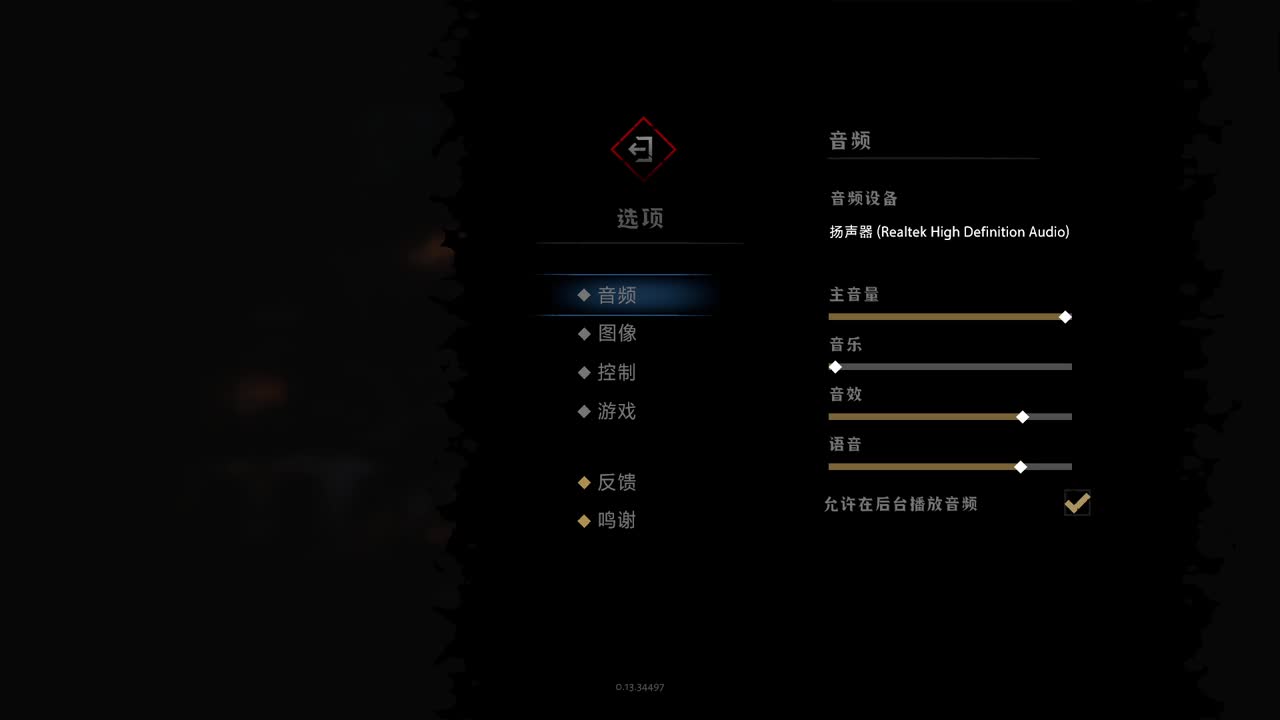Screen dimensions: 1280x720
Task: Click the version number 0.13.34497 text
Action: pos(640,687)
